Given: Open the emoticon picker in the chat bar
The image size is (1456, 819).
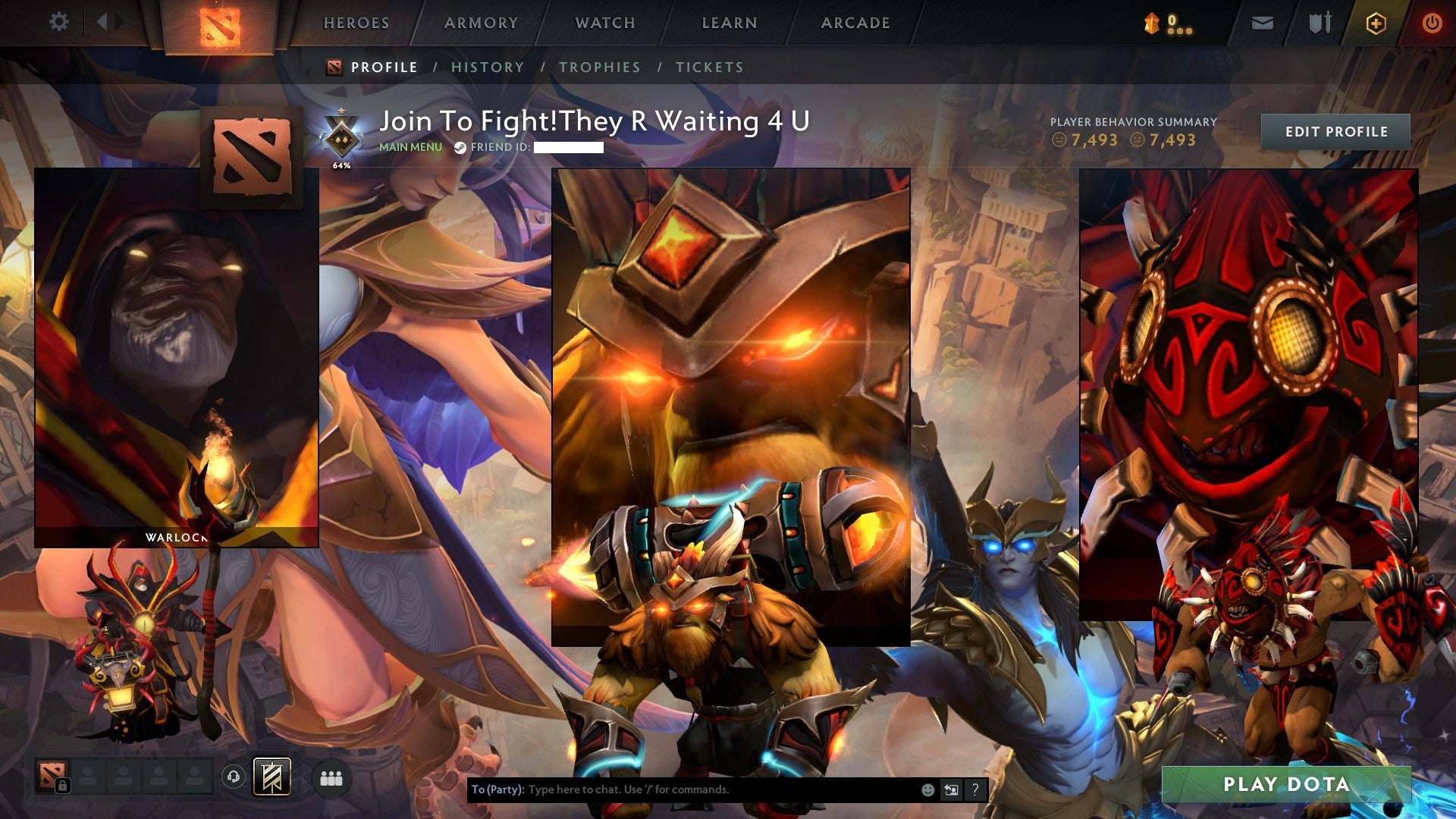Looking at the screenshot, I should point(927,790).
